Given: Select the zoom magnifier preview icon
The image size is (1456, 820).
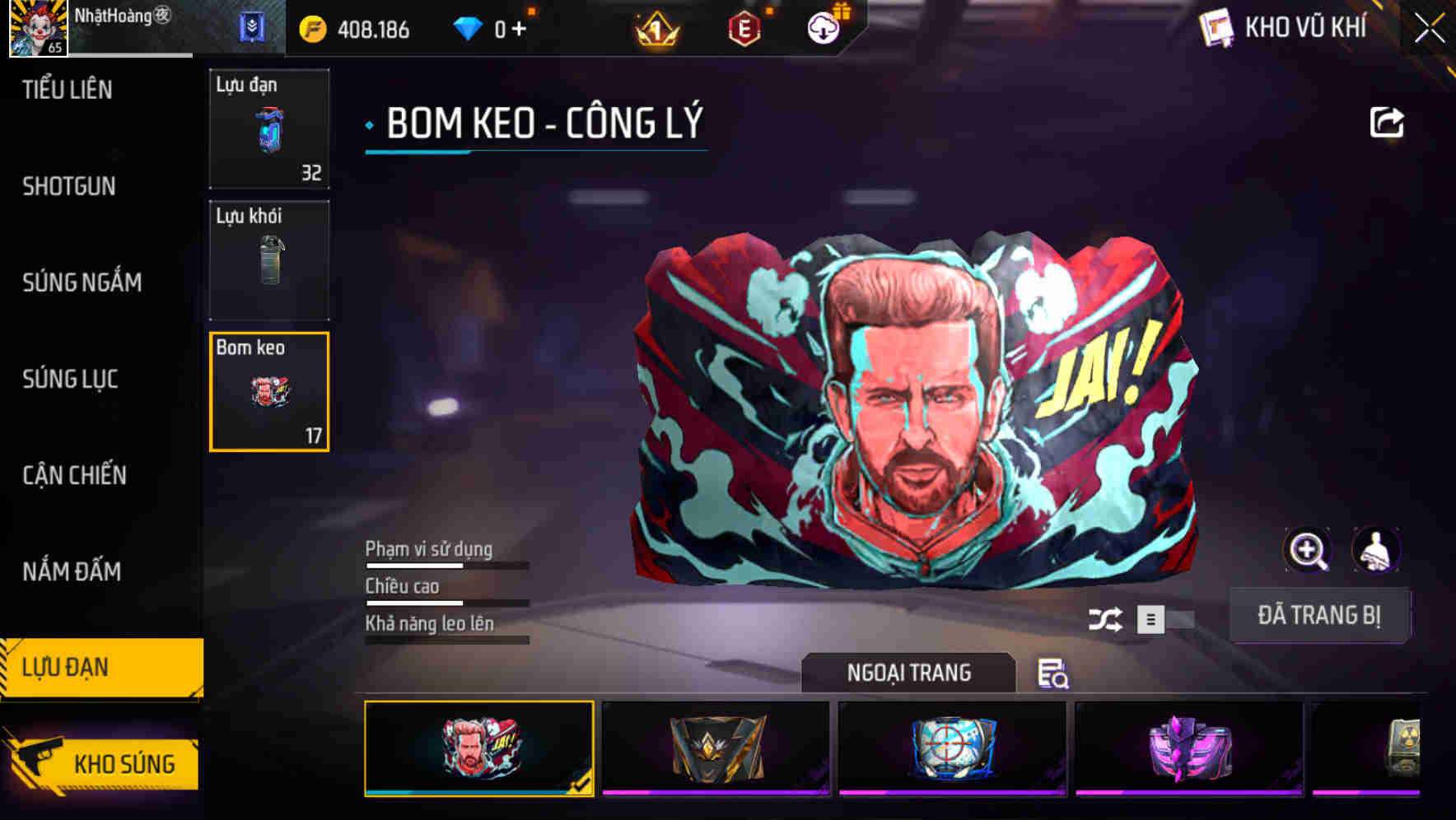Looking at the screenshot, I should [1309, 549].
